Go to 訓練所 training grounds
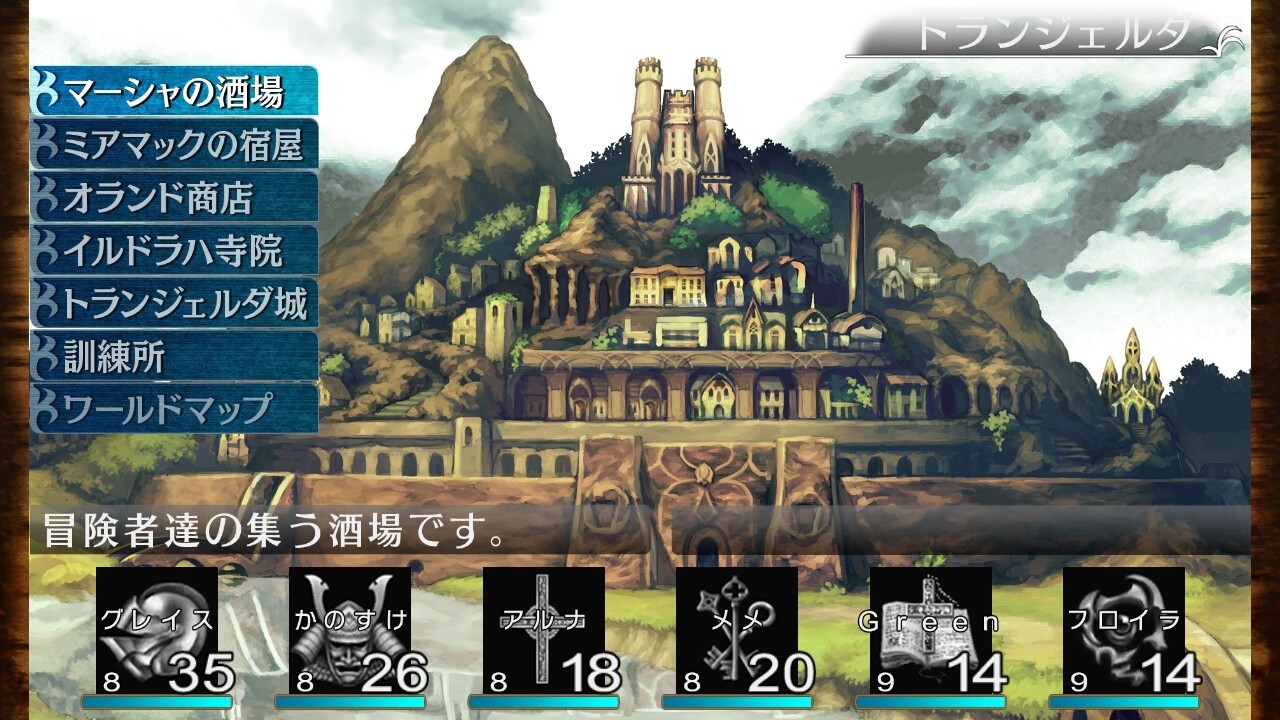 tap(175, 357)
